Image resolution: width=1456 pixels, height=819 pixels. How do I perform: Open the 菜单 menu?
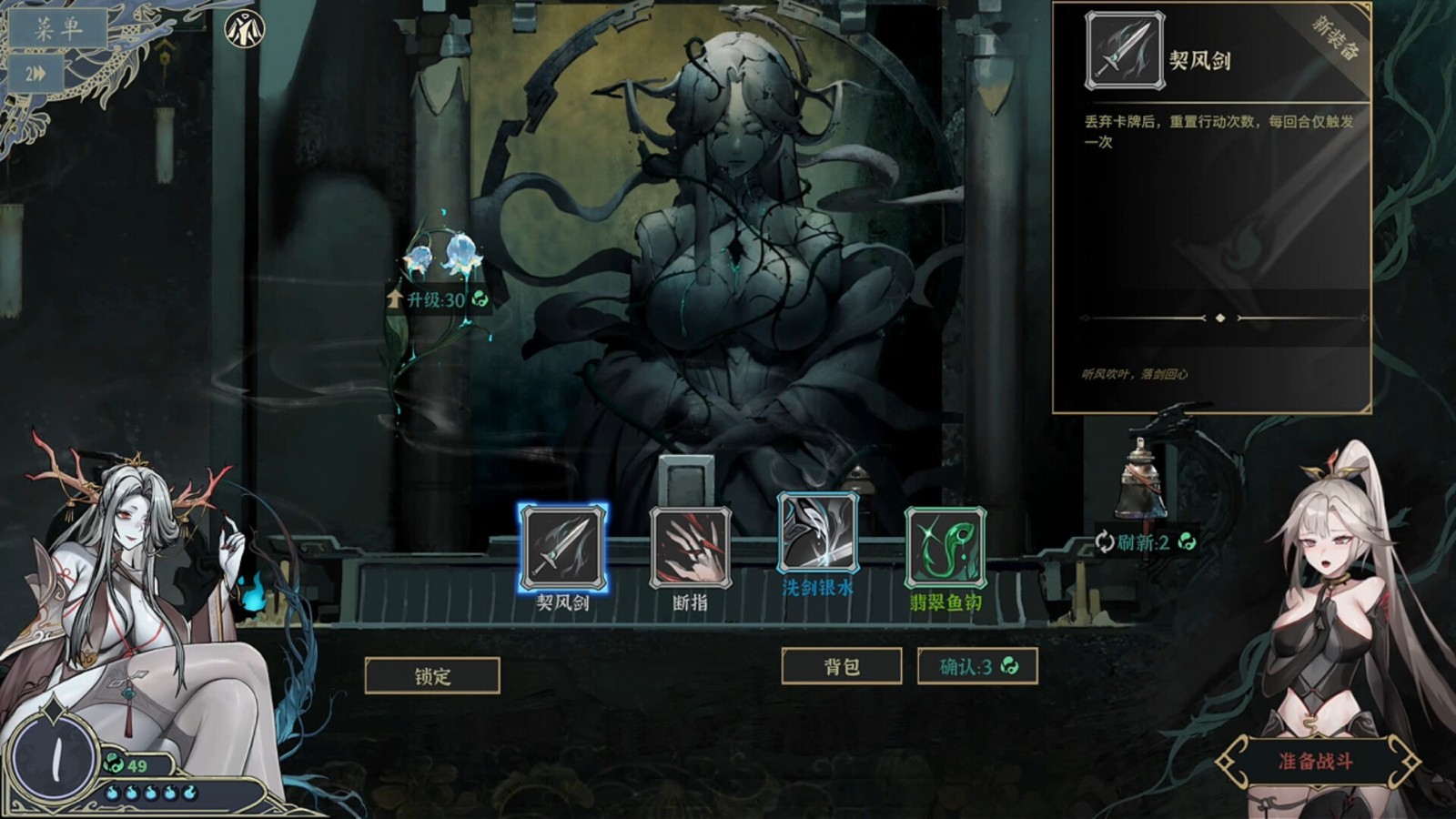coord(58,29)
